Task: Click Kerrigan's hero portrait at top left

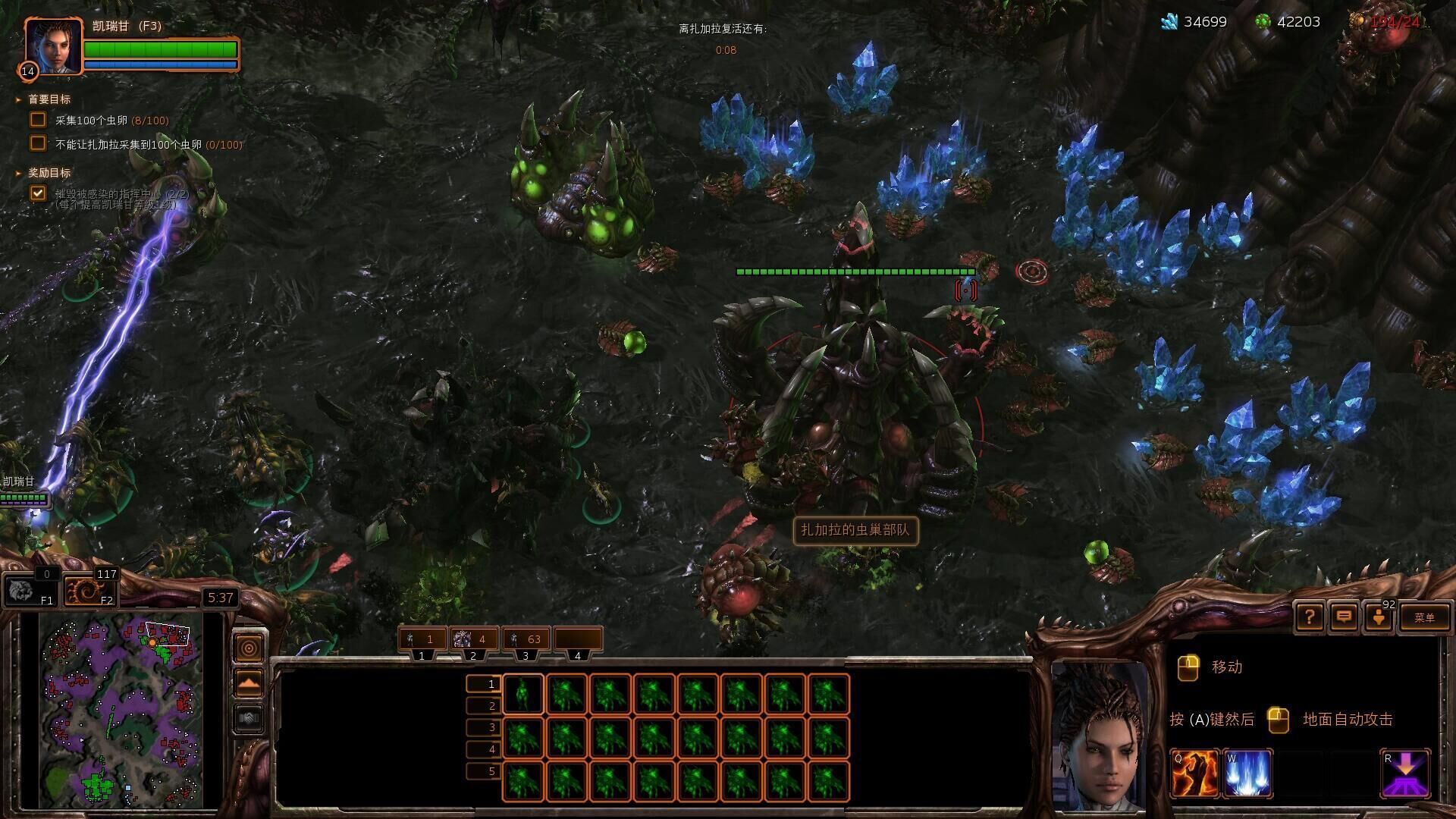Action: 53,45
